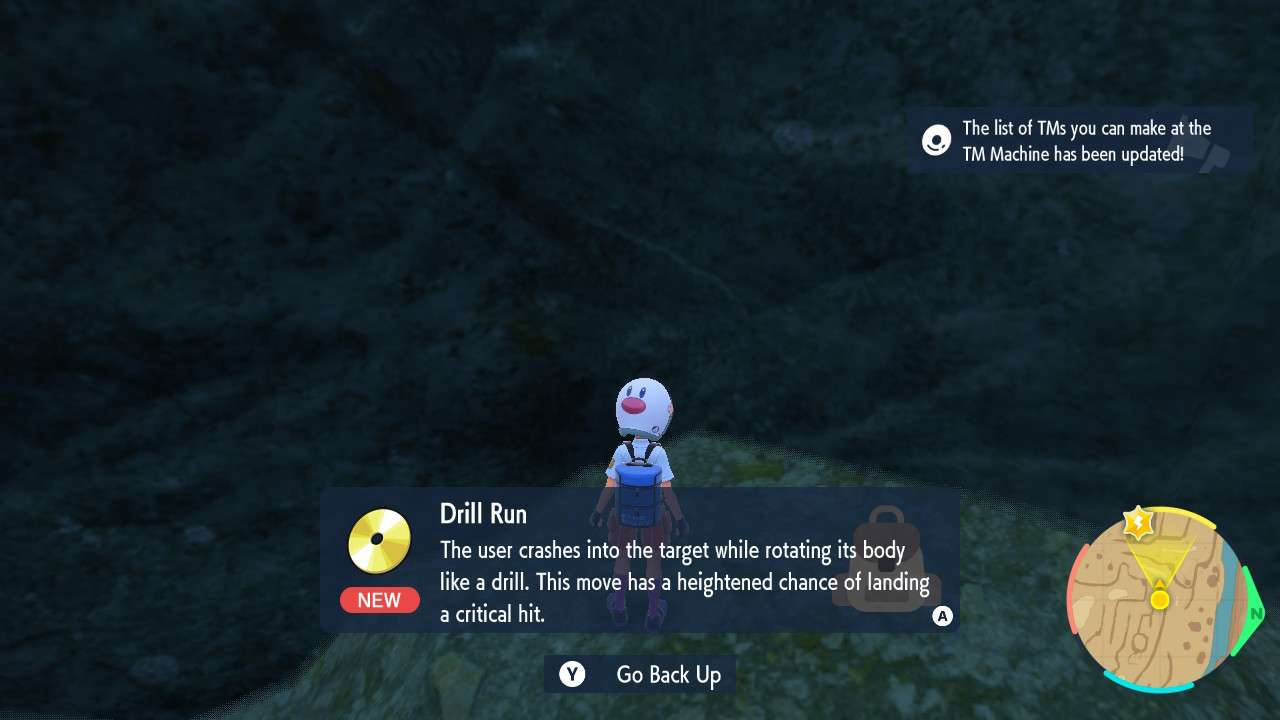1280x720 pixels.
Task: Click the Rotom Phone icon on the notification
Action: click(935, 141)
